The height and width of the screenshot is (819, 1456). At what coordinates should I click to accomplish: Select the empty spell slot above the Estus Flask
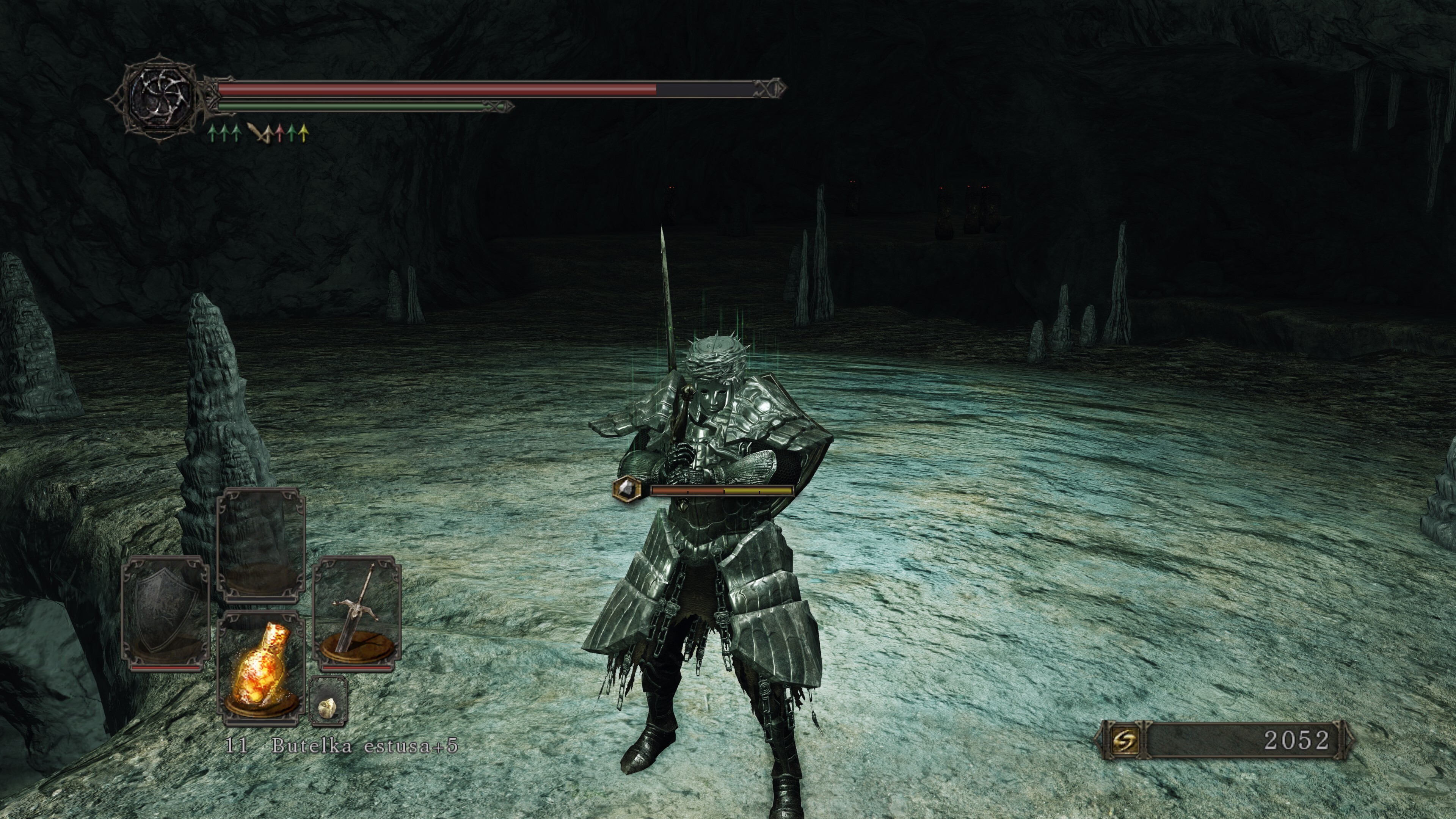(x=261, y=544)
